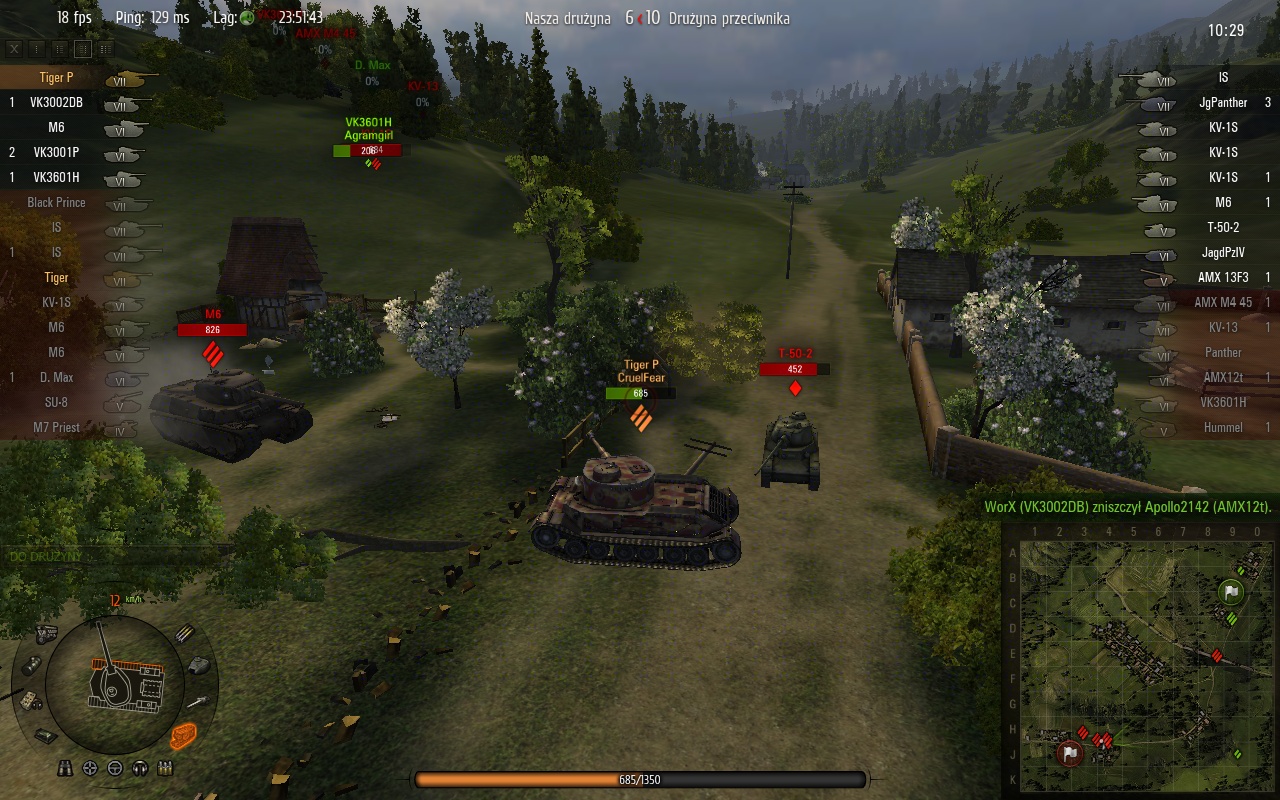The width and height of the screenshot is (1280, 800).
Task: Switch player list to single-column dotted mode
Action: point(37,48)
